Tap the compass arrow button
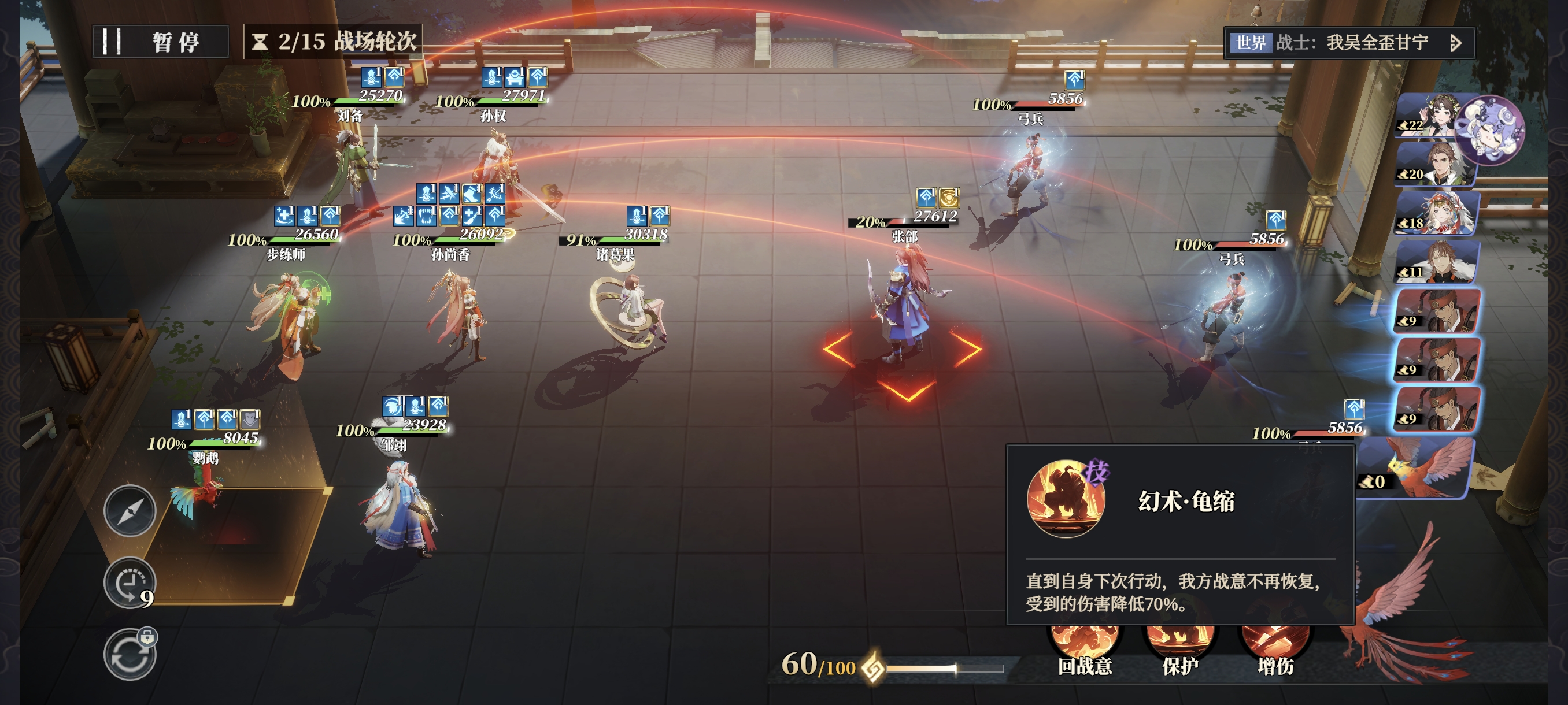 click(x=130, y=511)
